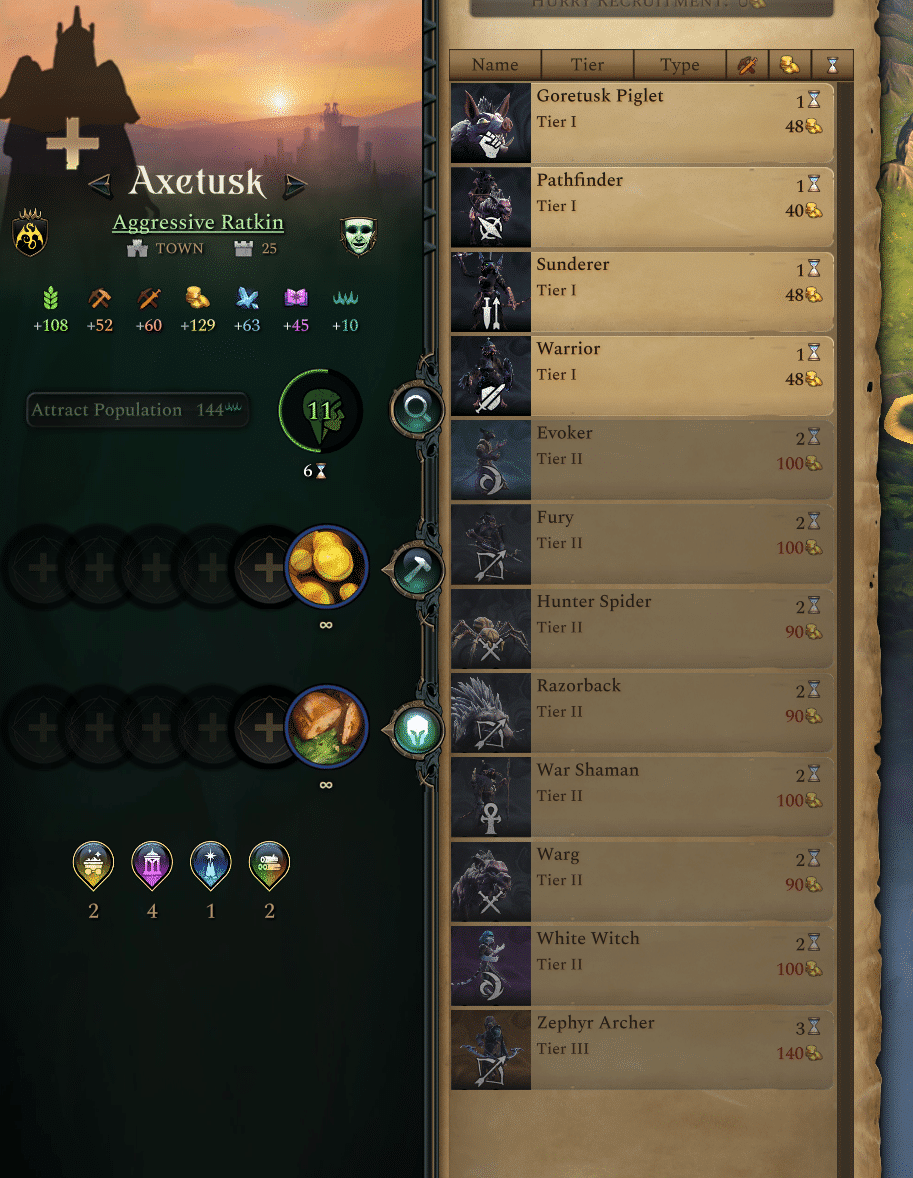Switch to previous city with left arrow
The height and width of the screenshot is (1178, 913).
99,185
